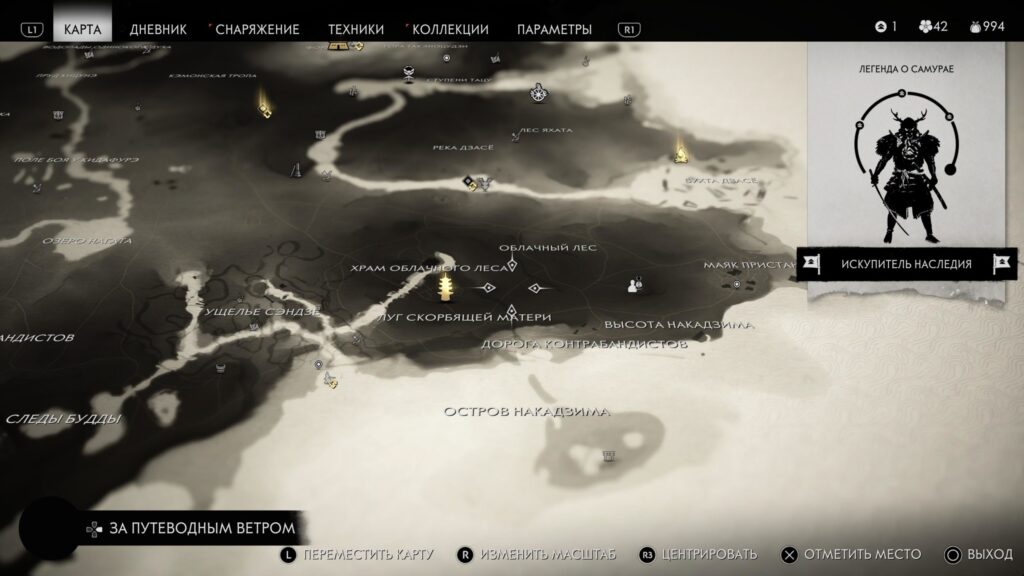The height and width of the screenshot is (576, 1024).
Task: Open the Легенда о самурае panel
Action: point(906,160)
